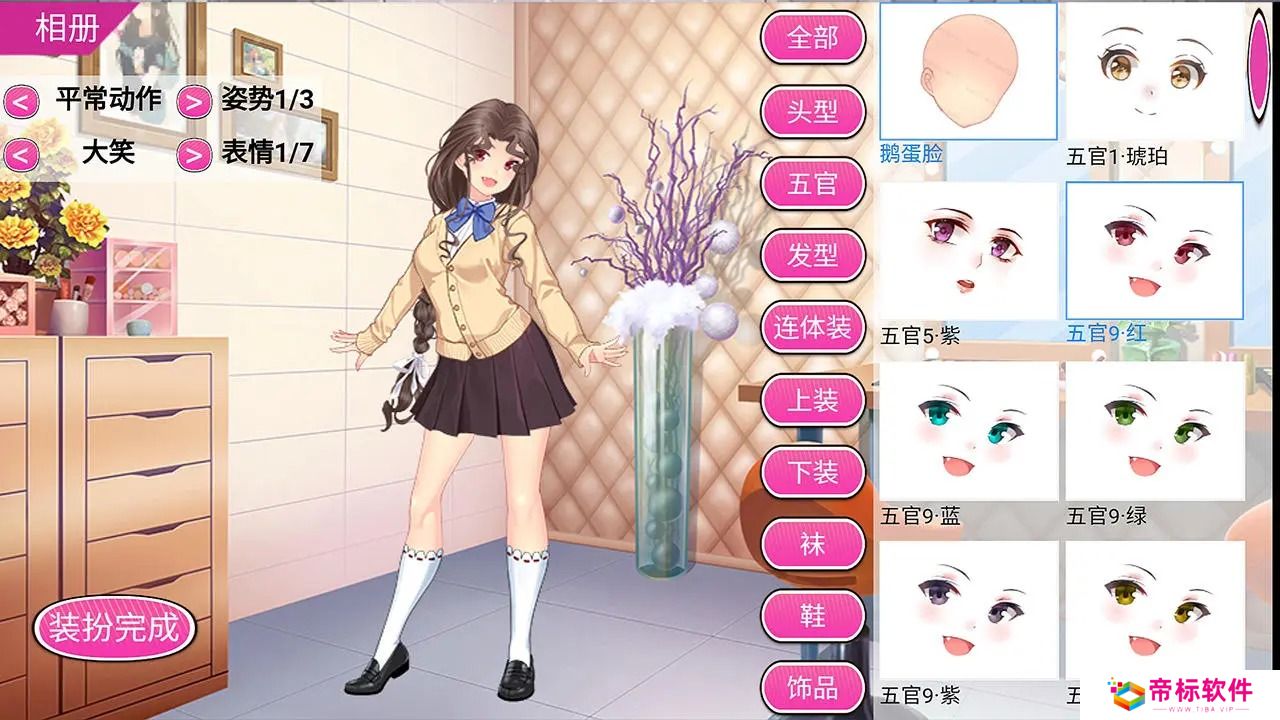Apply the 五官1·琥珀 amber eyes
Image resolution: width=1280 pixels, height=720 pixels.
(1155, 72)
